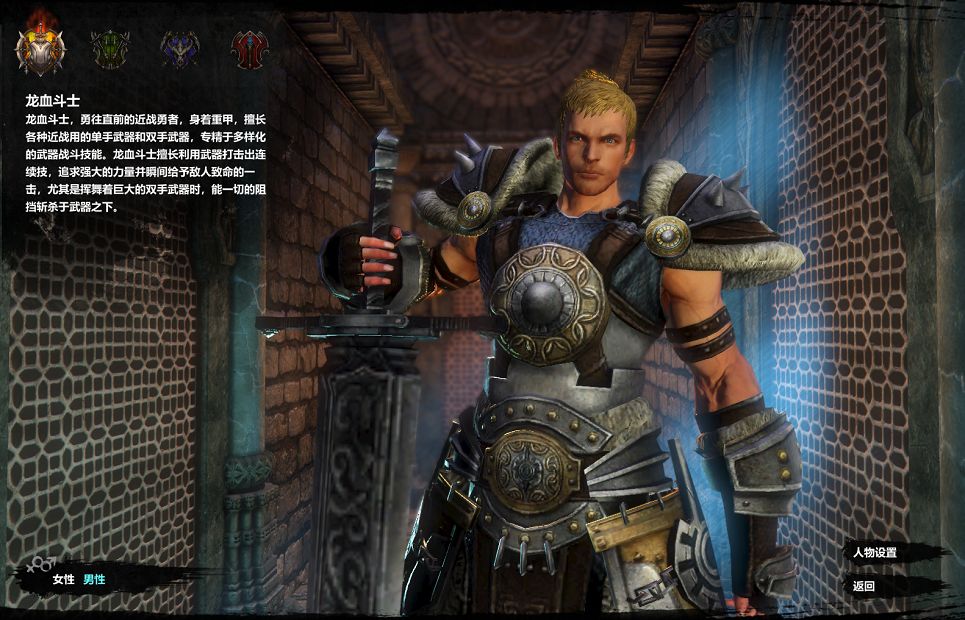Open 人物设置 character settings
The width and height of the screenshot is (965, 620).
point(875,552)
